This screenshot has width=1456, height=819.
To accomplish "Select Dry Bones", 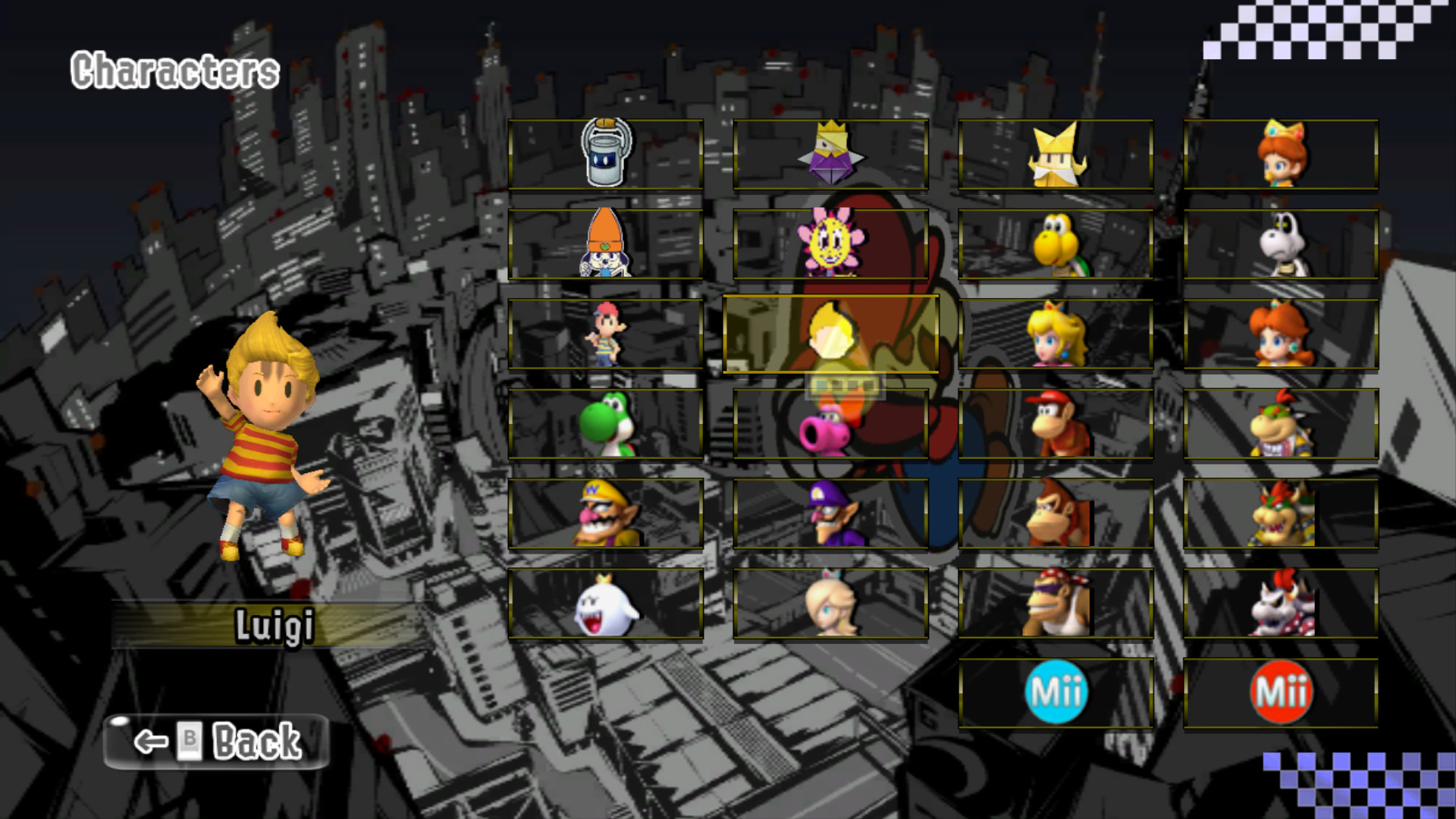I will (1281, 244).
